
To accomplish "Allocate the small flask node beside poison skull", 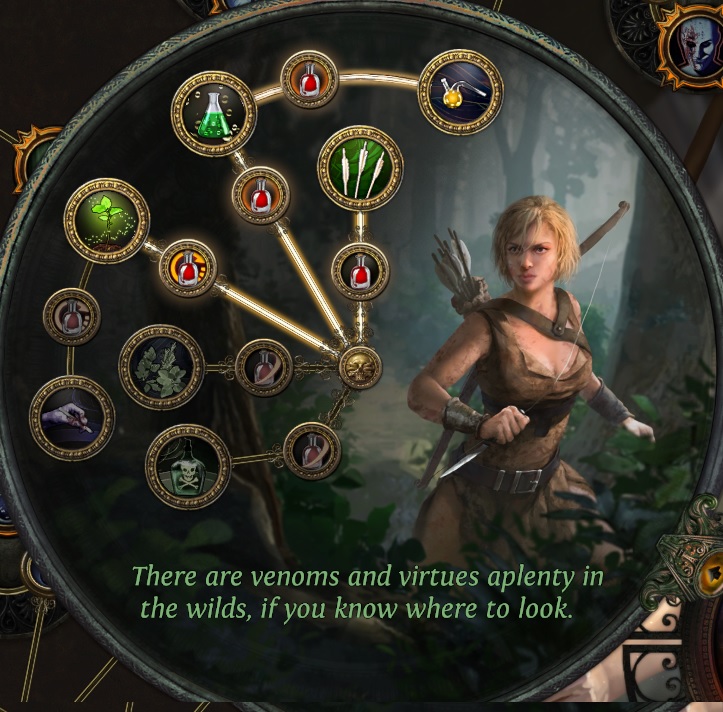I will click(312, 451).
